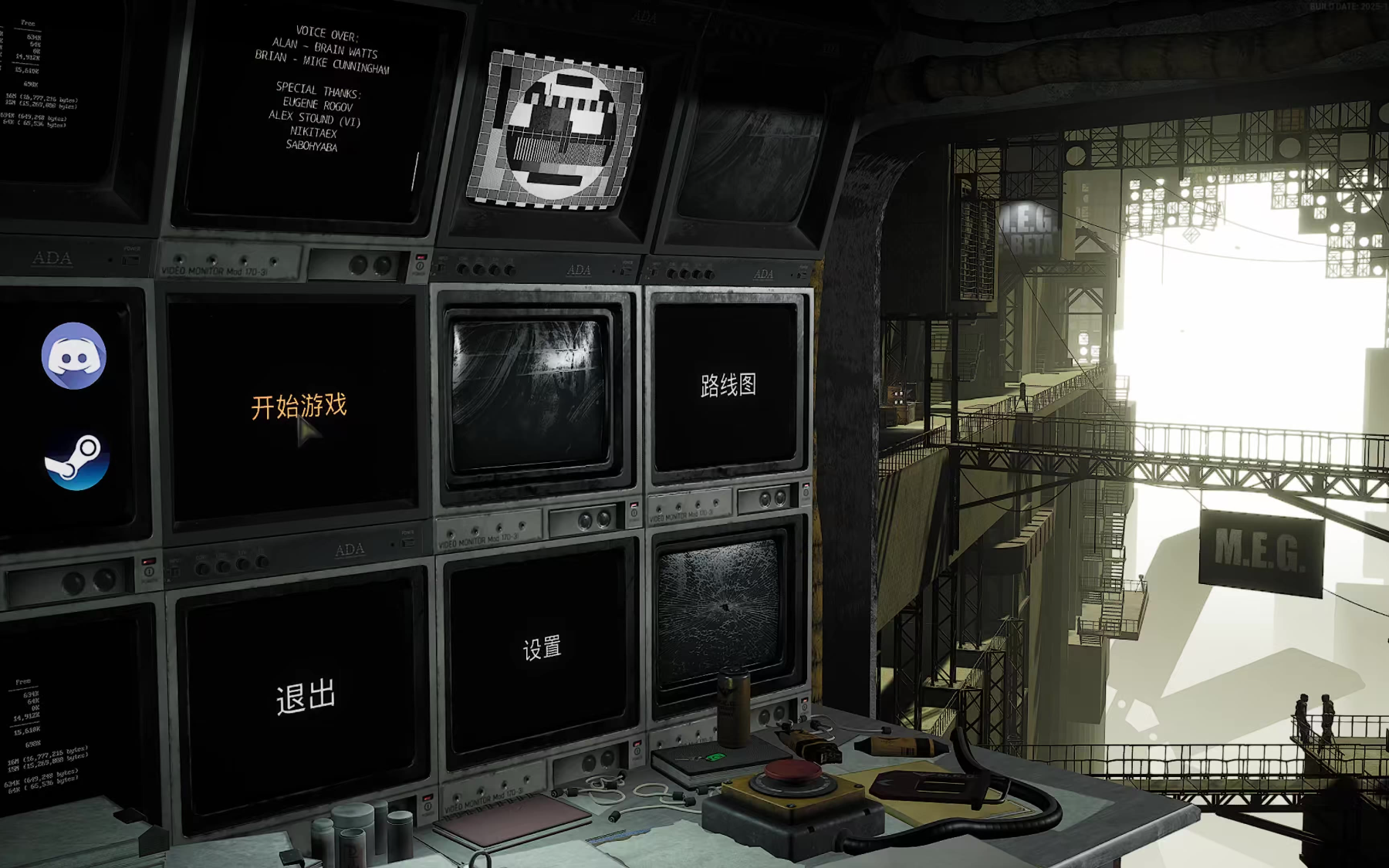Open the 路线图 roadmap screen
This screenshot has height=868, width=1389.
click(x=728, y=385)
